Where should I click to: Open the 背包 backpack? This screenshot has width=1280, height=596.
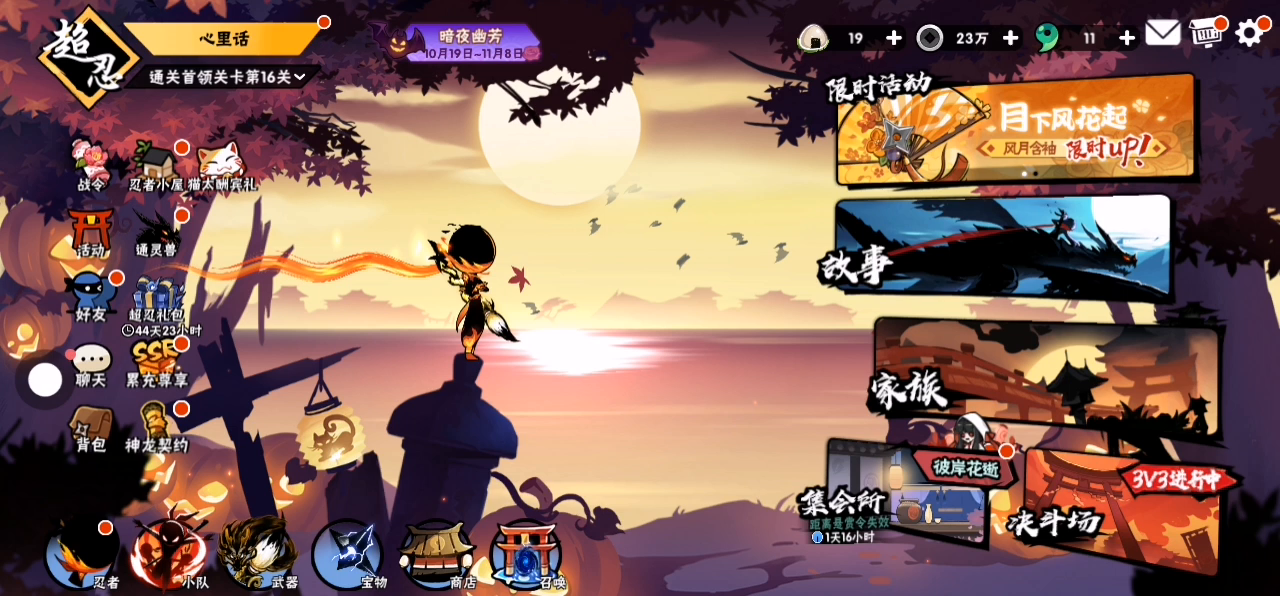91,428
